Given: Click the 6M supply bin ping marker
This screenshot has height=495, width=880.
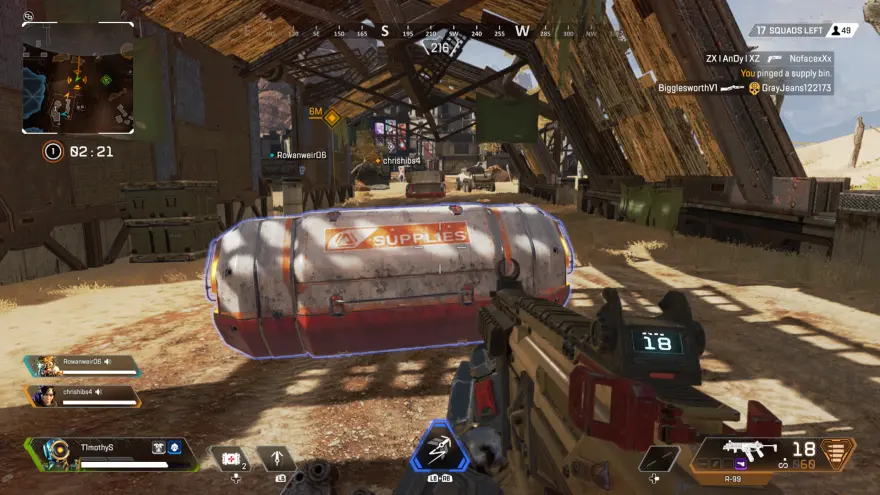Looking at the screenshot, I should click(331, 117).
